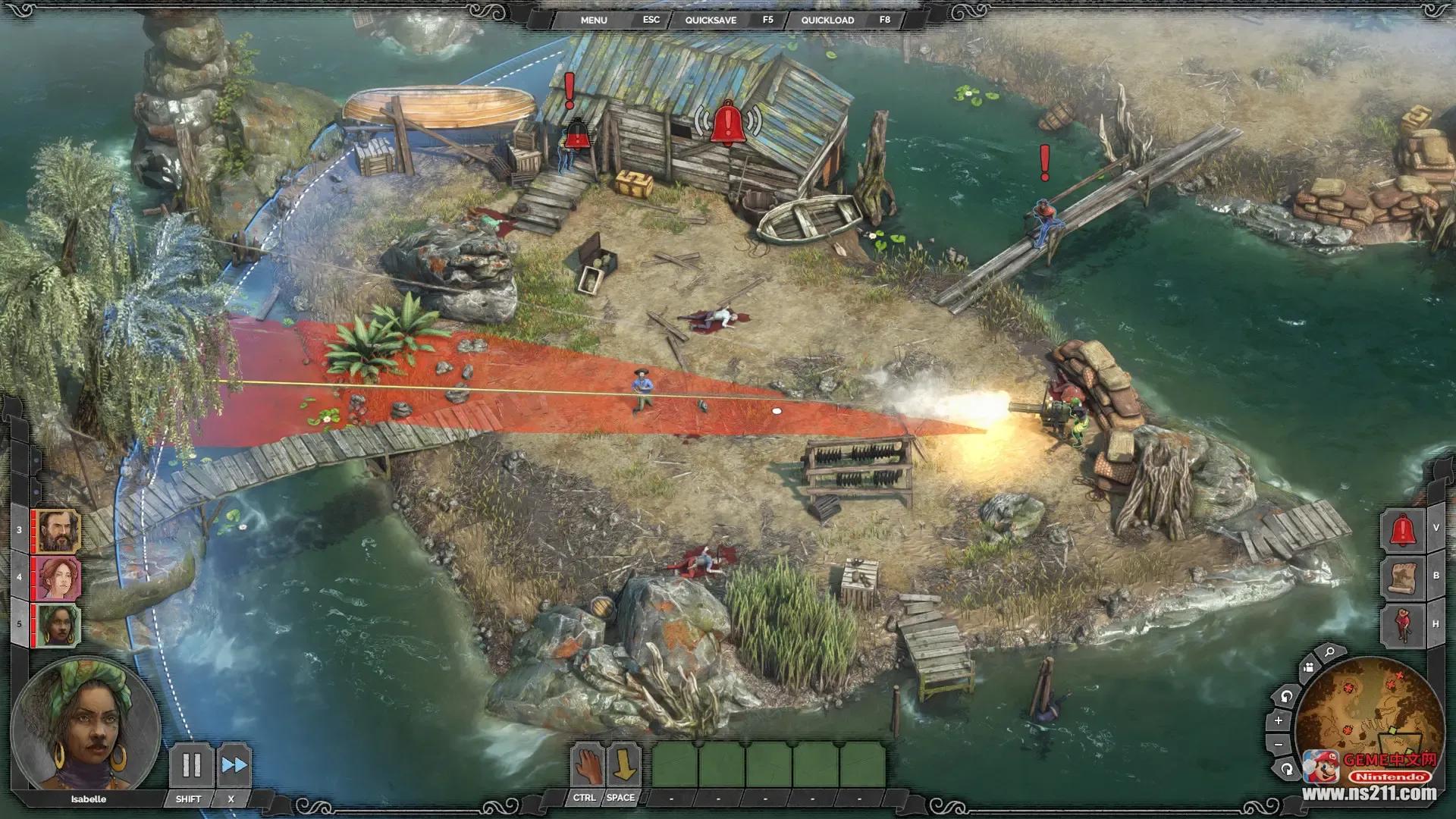The image size is (1456, 819).
Task: Select the hand interact action icon
Action: (x=586, y=765)
